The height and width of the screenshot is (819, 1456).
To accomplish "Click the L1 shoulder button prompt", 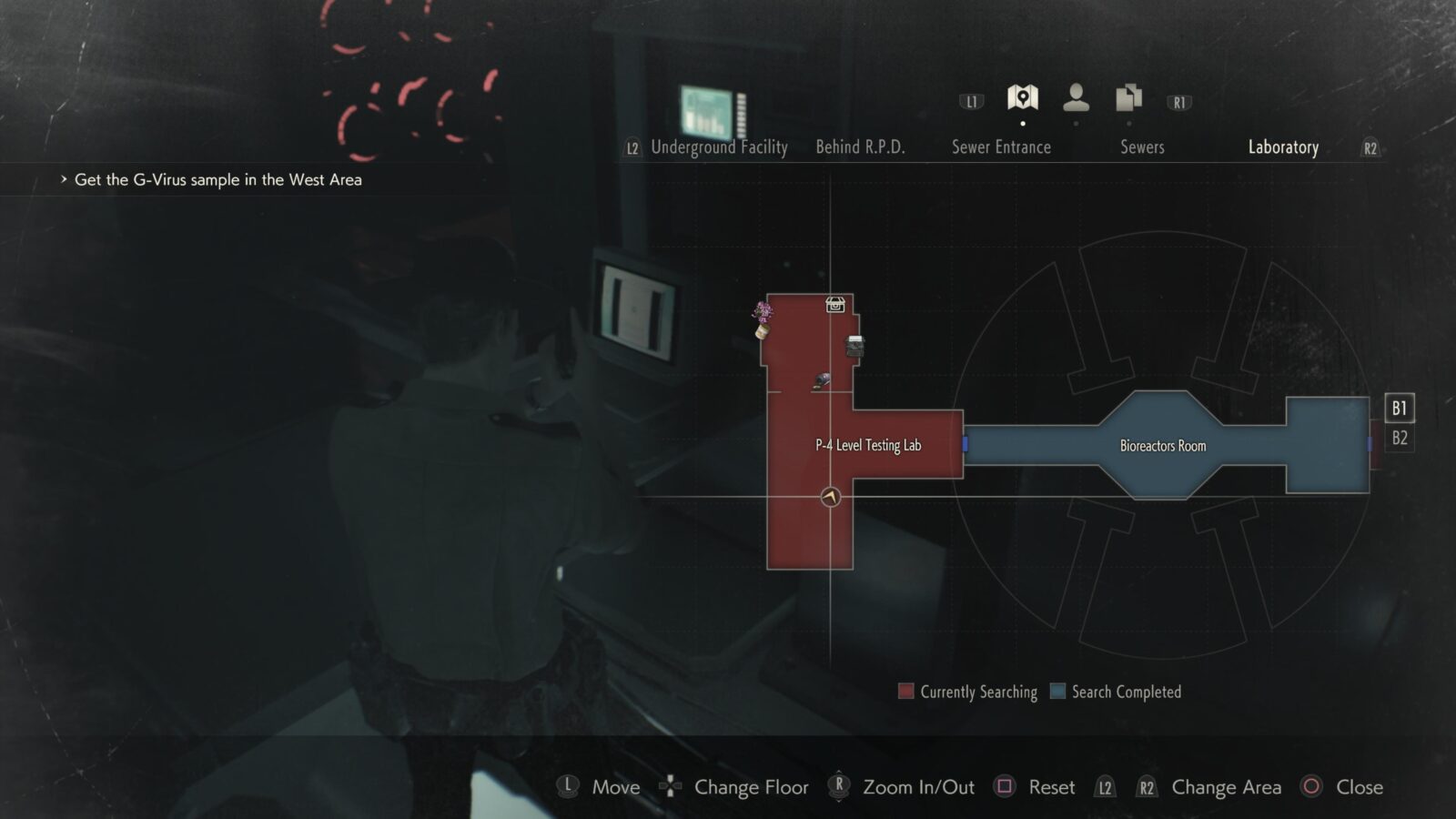I will click(970, 101).
